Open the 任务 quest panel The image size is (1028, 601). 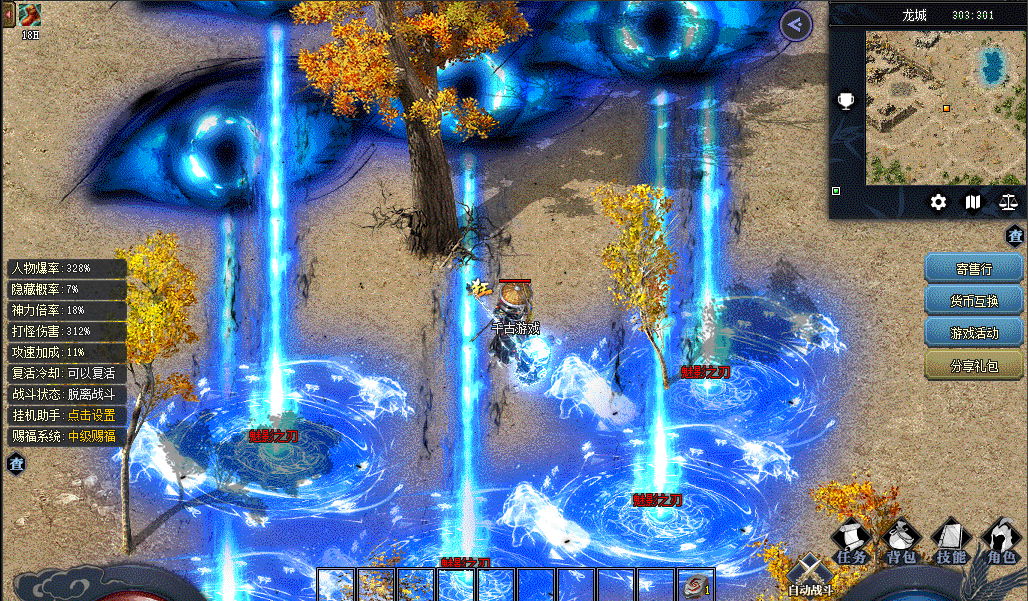(852, 542)
